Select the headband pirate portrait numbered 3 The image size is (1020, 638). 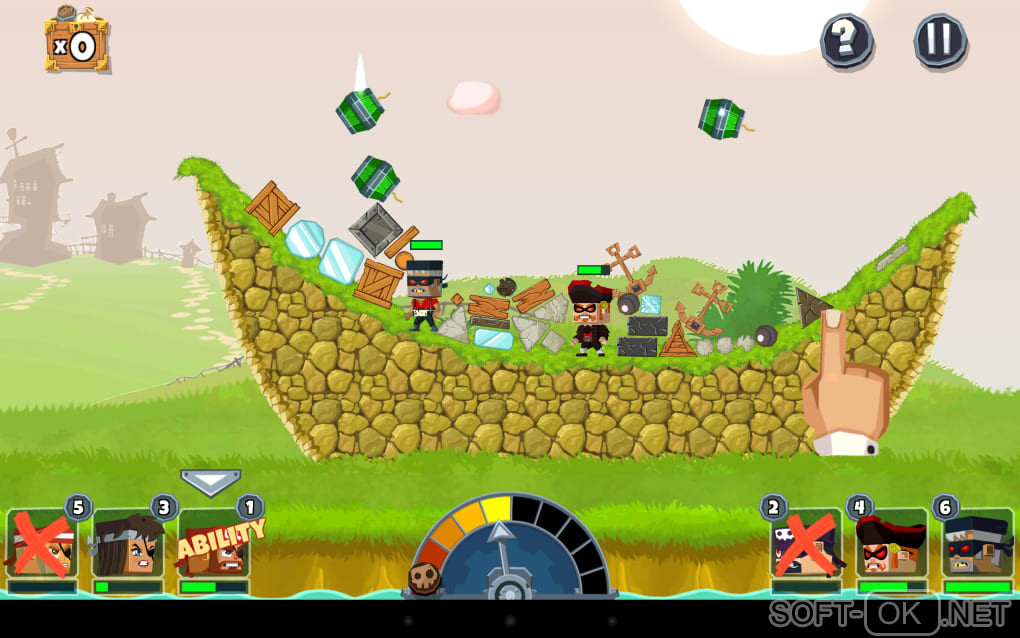coord(127,545)
